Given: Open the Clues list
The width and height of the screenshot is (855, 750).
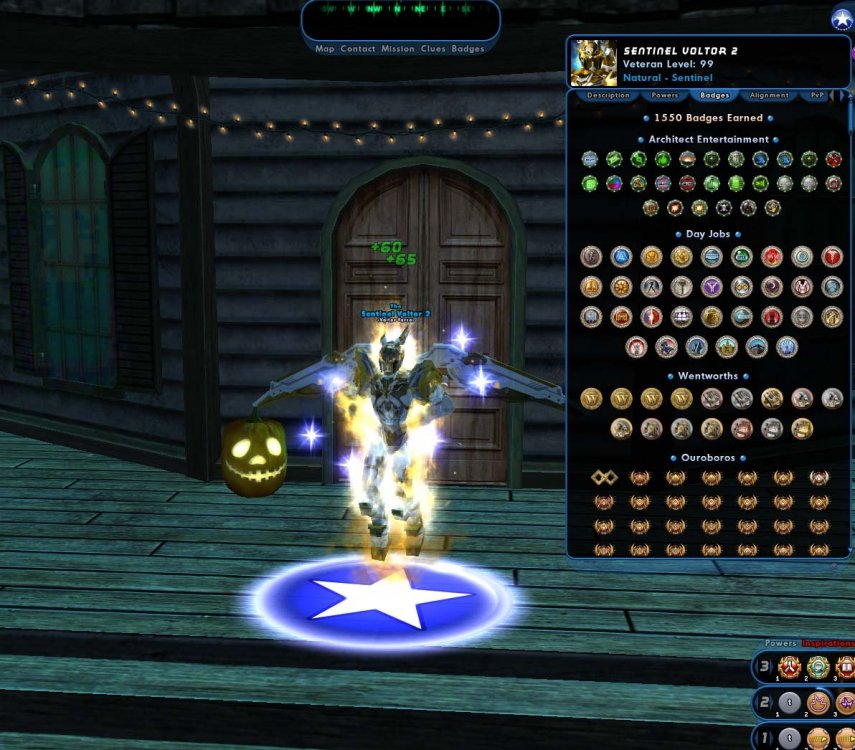Looking at the screenshot, I should tap(433, 48).
